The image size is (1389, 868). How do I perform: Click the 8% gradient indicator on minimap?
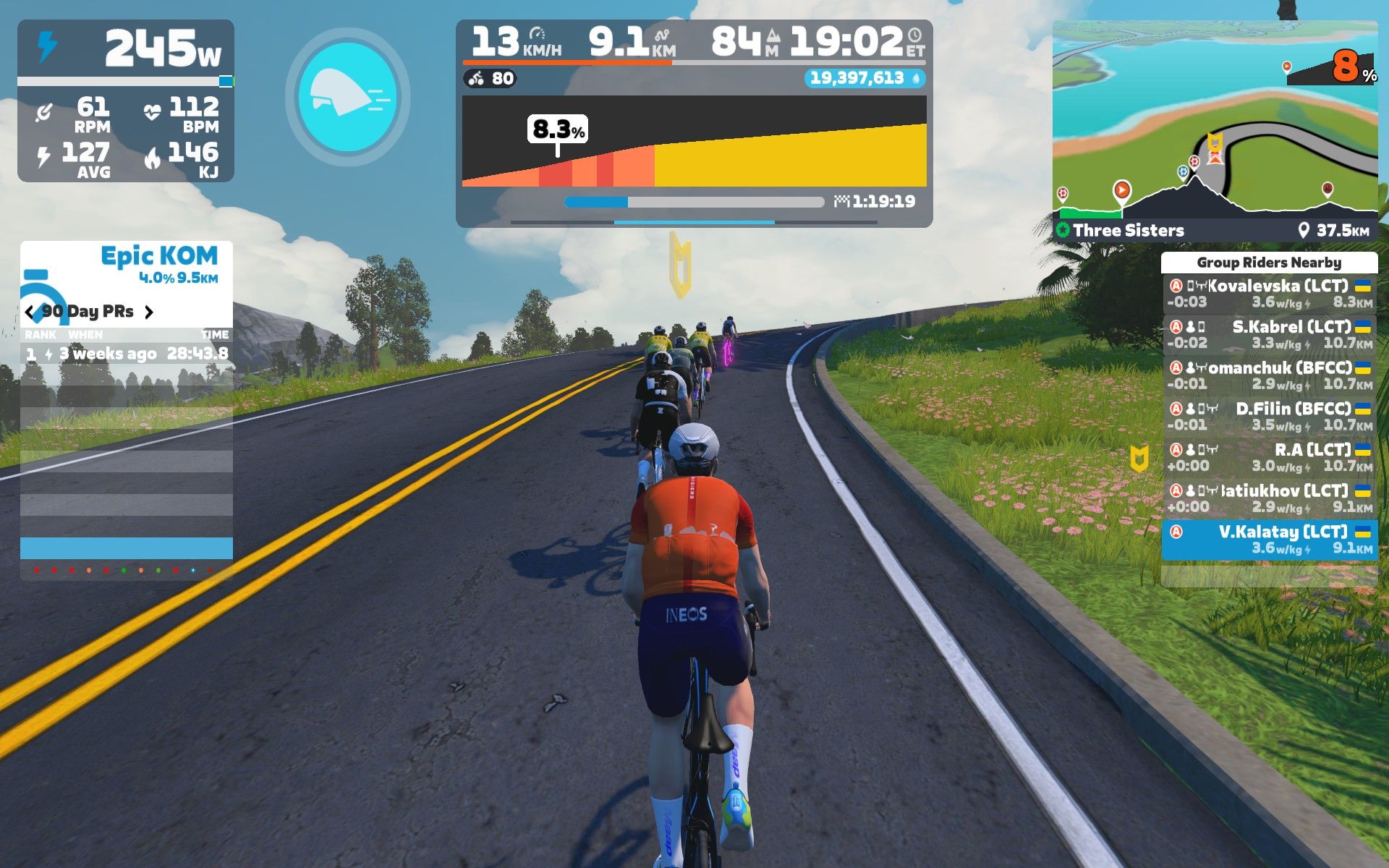(x=1347, y=68)
